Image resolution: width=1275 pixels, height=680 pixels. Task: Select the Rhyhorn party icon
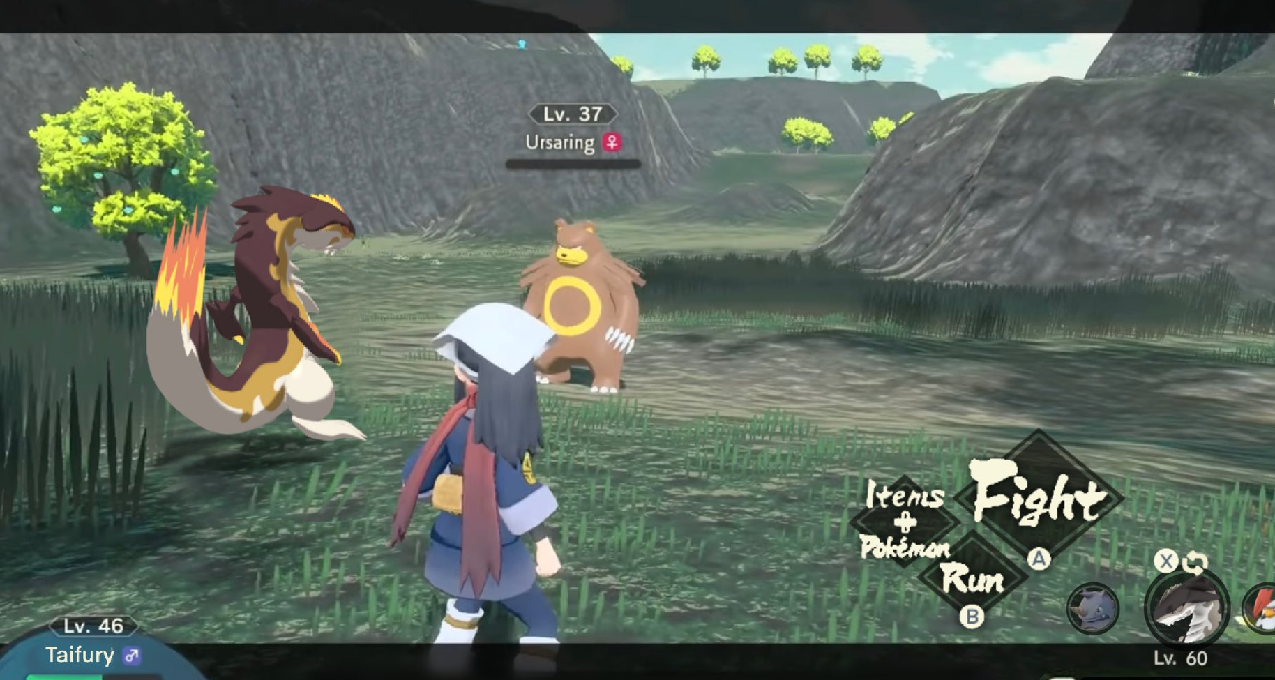click(x=1092, y=608)
